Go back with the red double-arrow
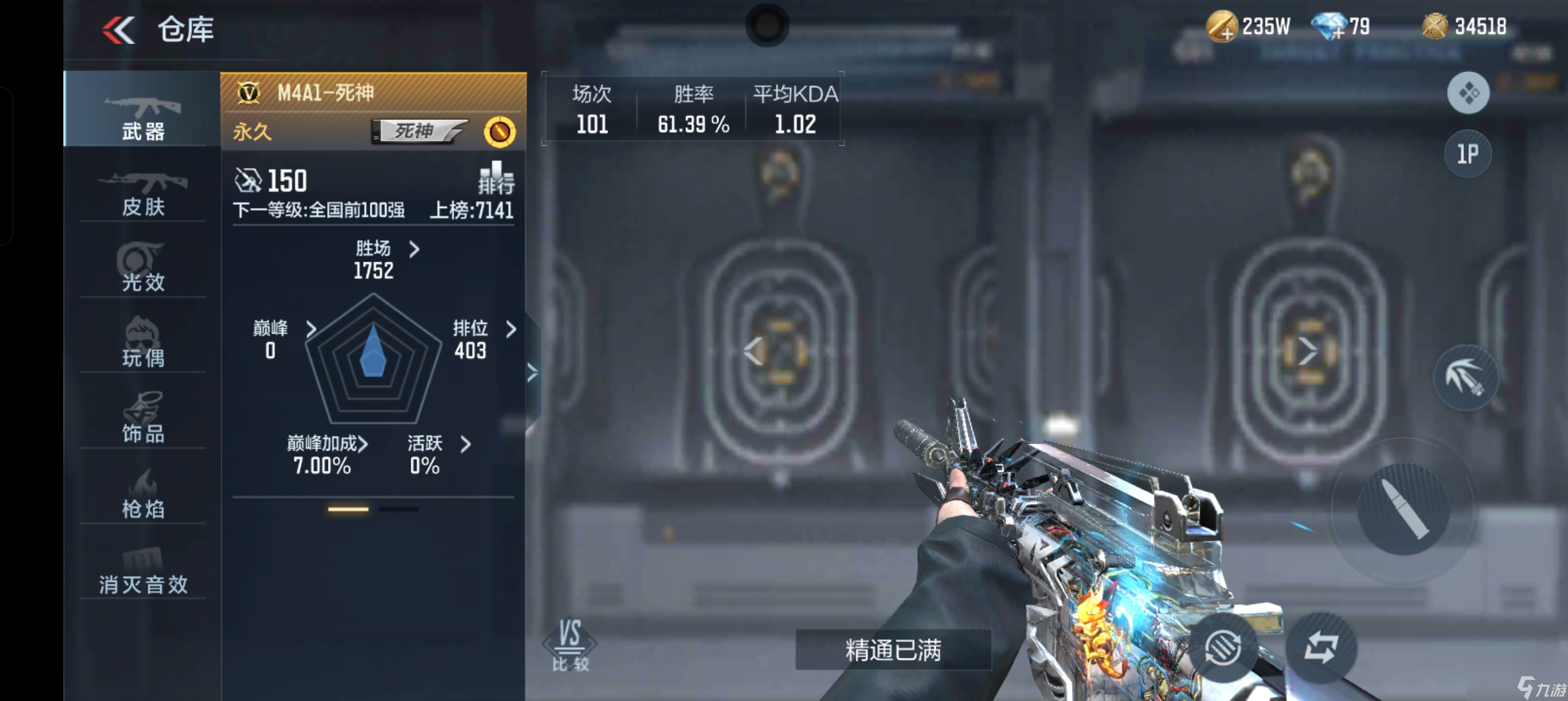Viewport: 1568px width, 701px height. (x=119, y=30)
